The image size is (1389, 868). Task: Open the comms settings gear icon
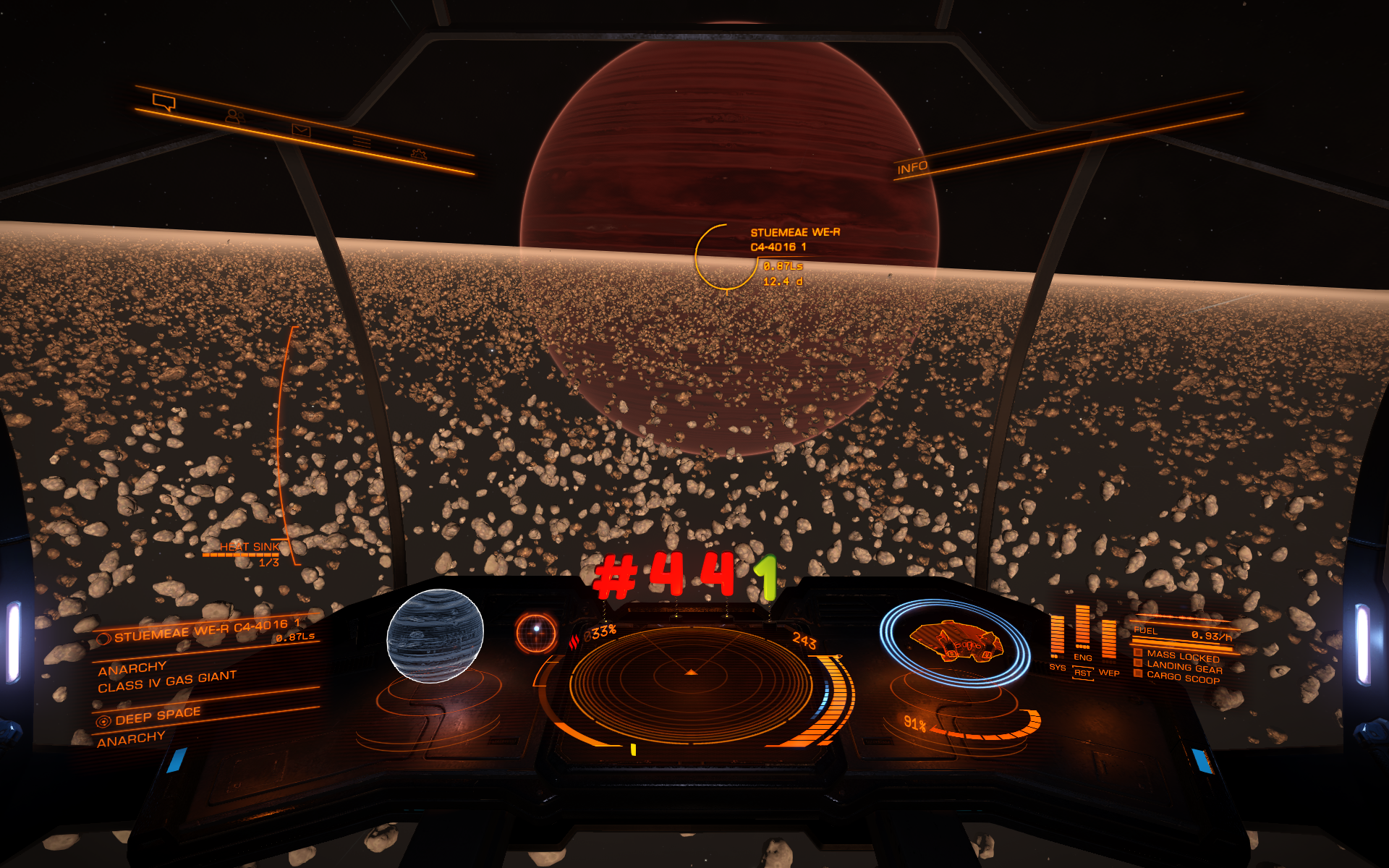(x=418, y=153)
